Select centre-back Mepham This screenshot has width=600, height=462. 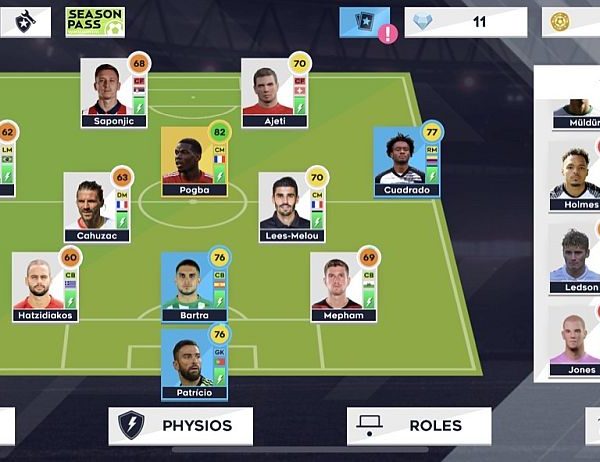click(343, 287)
